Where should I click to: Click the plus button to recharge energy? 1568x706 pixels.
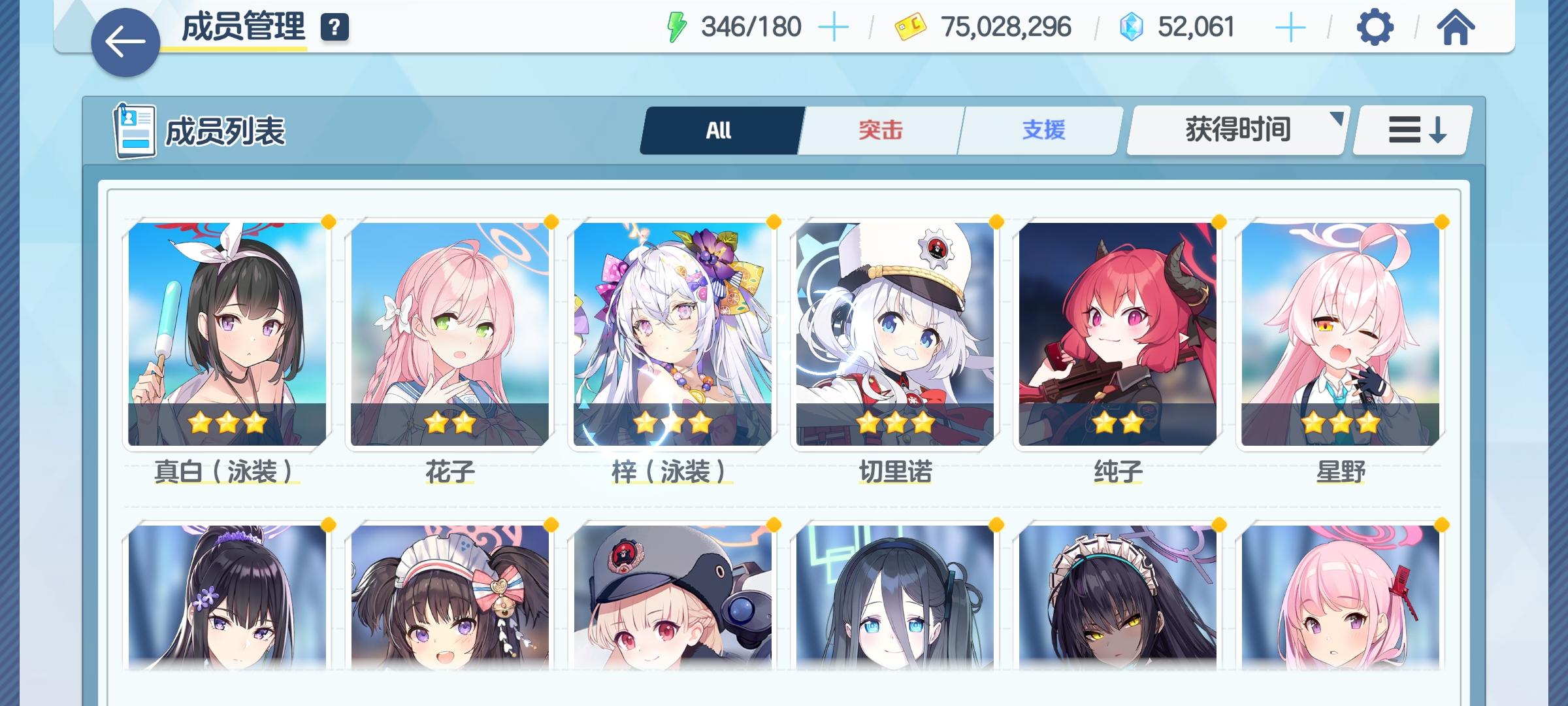(834, 27)
